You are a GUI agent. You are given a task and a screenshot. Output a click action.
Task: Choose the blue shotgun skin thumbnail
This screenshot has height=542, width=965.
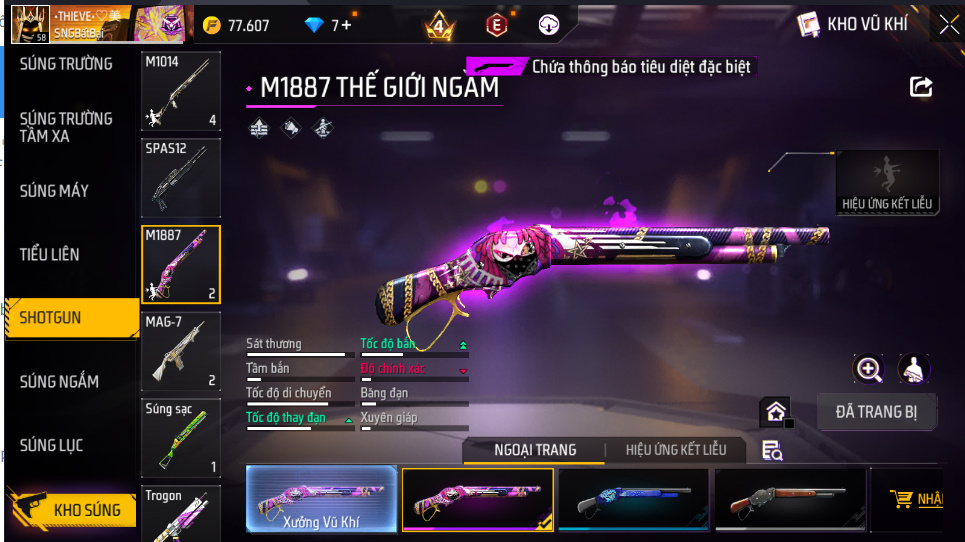tap(634, 498)
